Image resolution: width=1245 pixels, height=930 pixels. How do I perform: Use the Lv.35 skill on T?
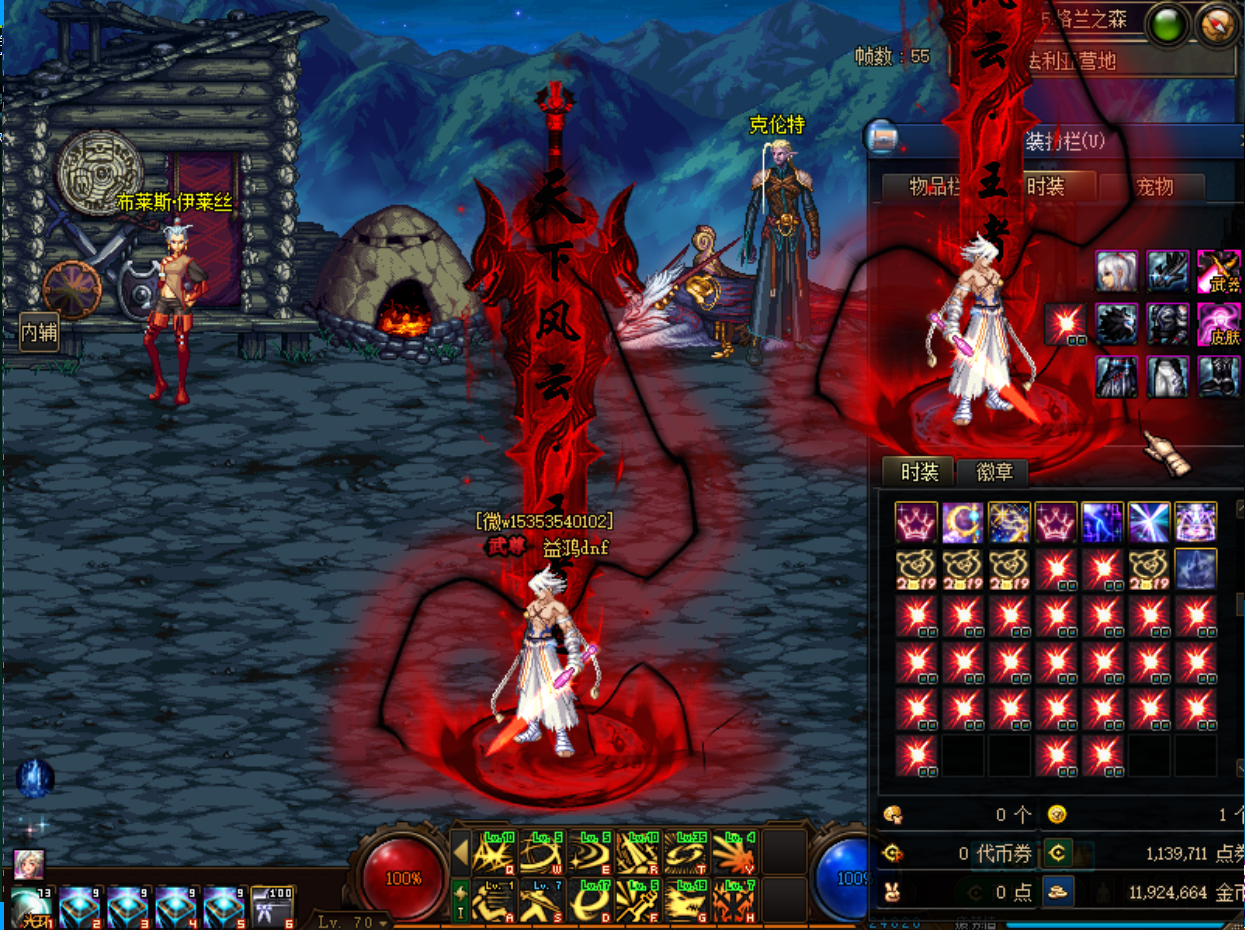686,853
